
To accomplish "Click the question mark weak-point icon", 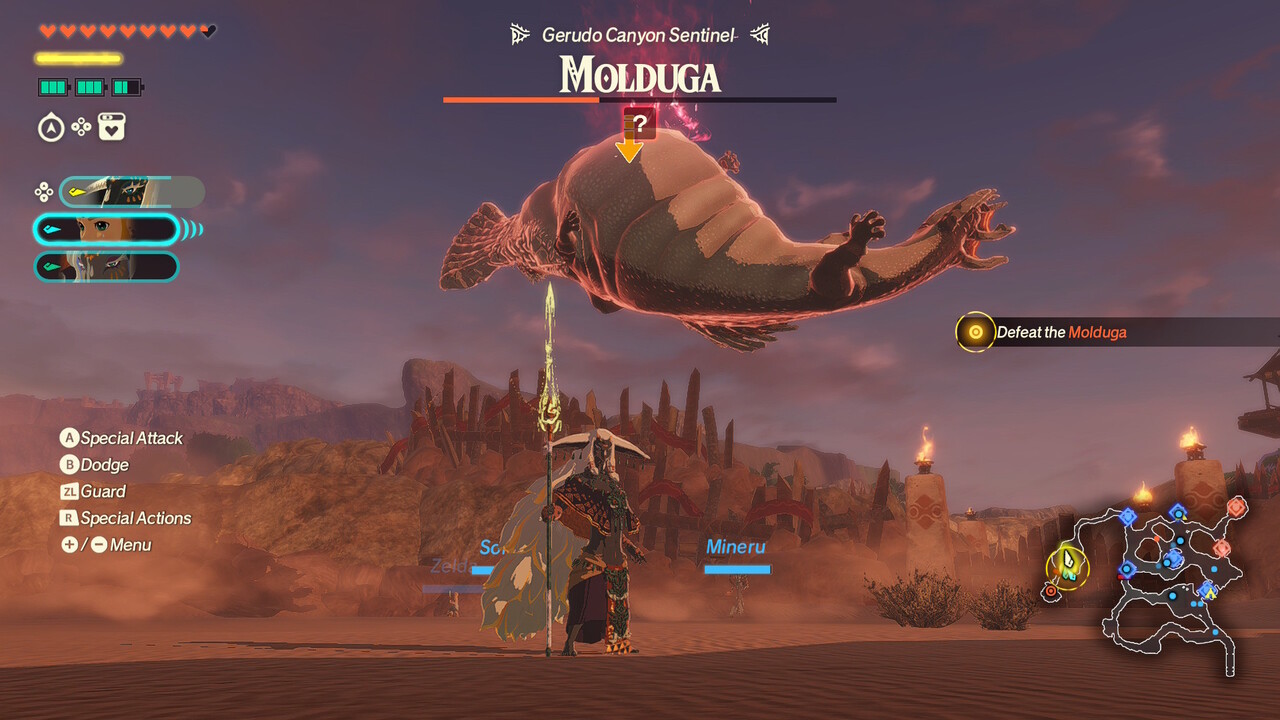I will (640, 124).
